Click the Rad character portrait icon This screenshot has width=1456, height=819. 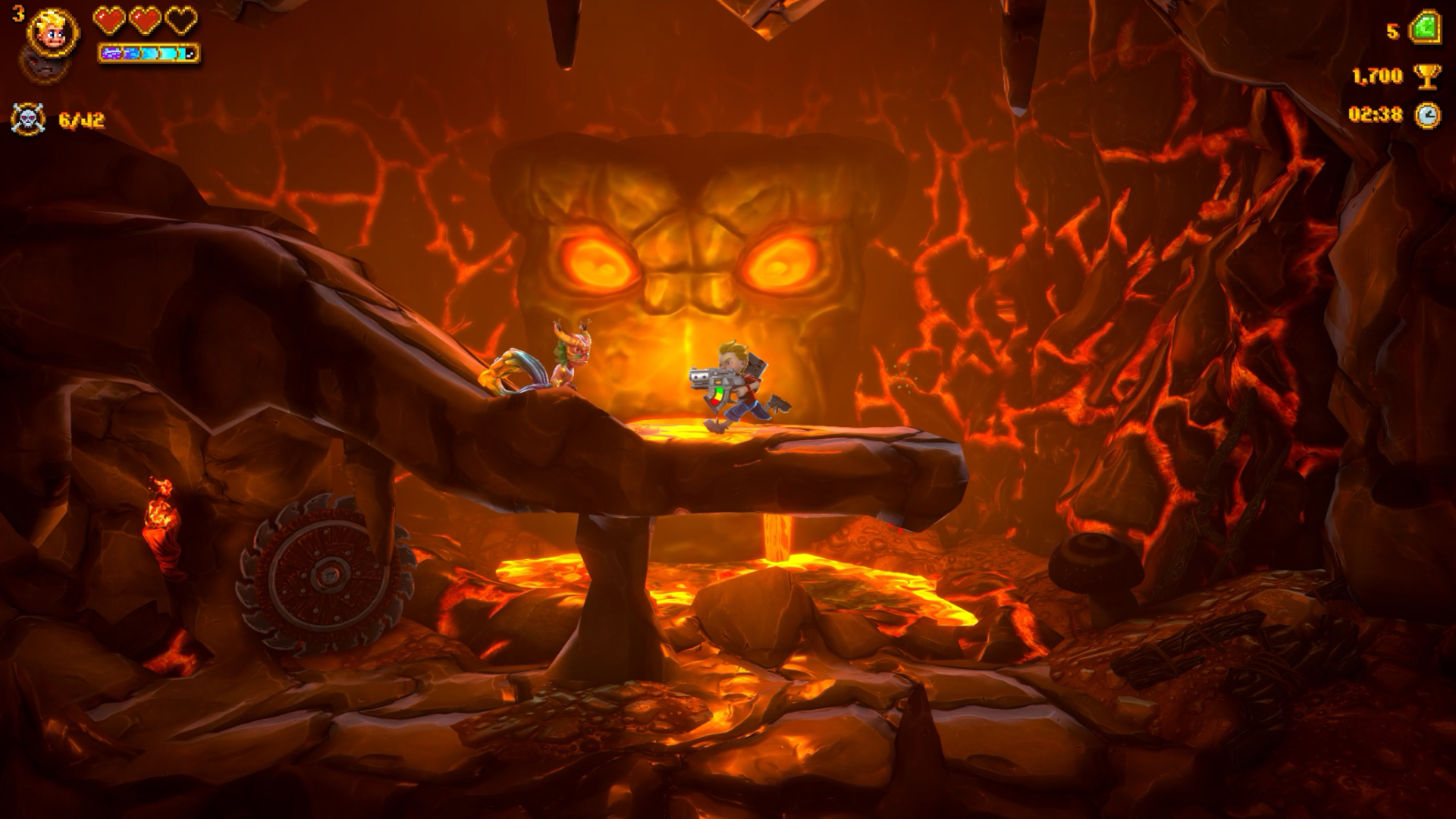click(50, 34)
